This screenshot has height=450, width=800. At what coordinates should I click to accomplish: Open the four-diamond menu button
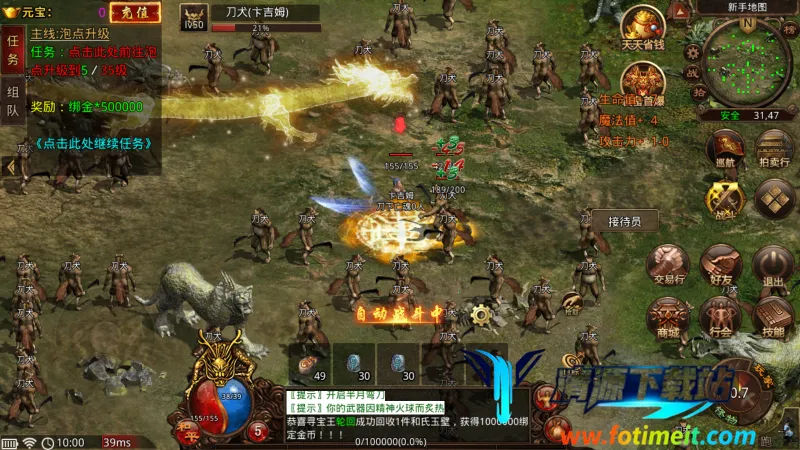(x=773, y=198)
